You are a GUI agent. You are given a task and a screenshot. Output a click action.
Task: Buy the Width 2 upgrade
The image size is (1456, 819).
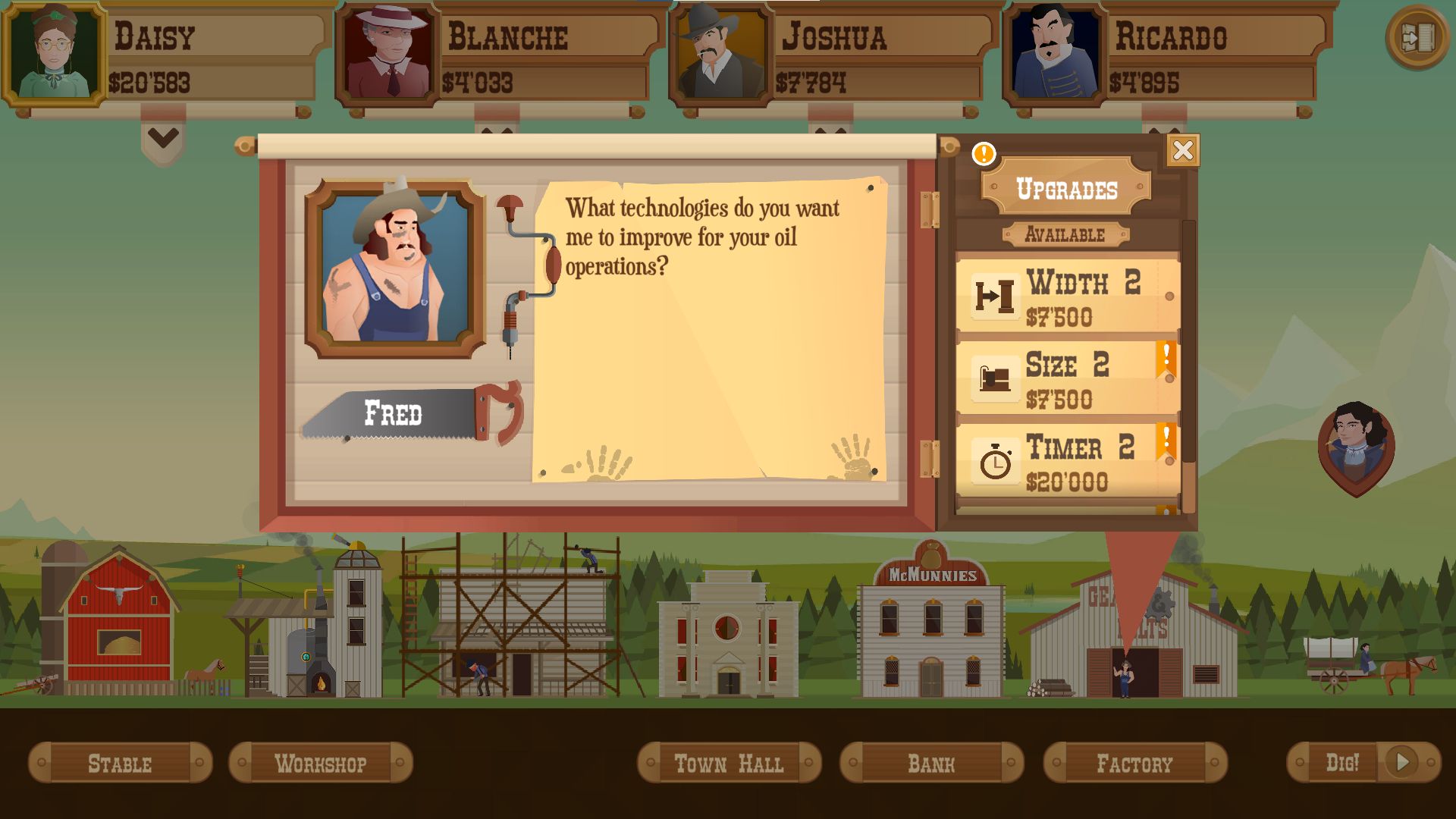[1068, 296]
